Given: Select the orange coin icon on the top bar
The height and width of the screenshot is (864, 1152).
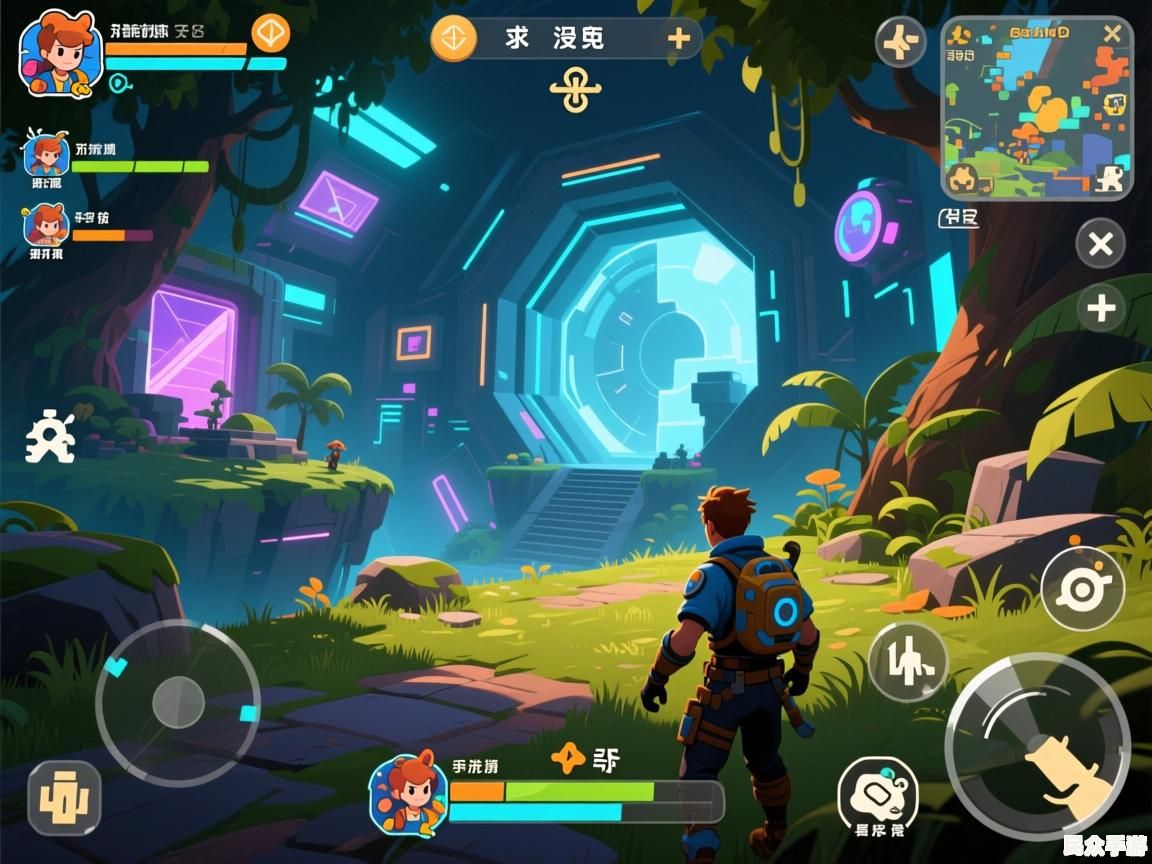Looking at the screenshot, I should coord(453,39).
